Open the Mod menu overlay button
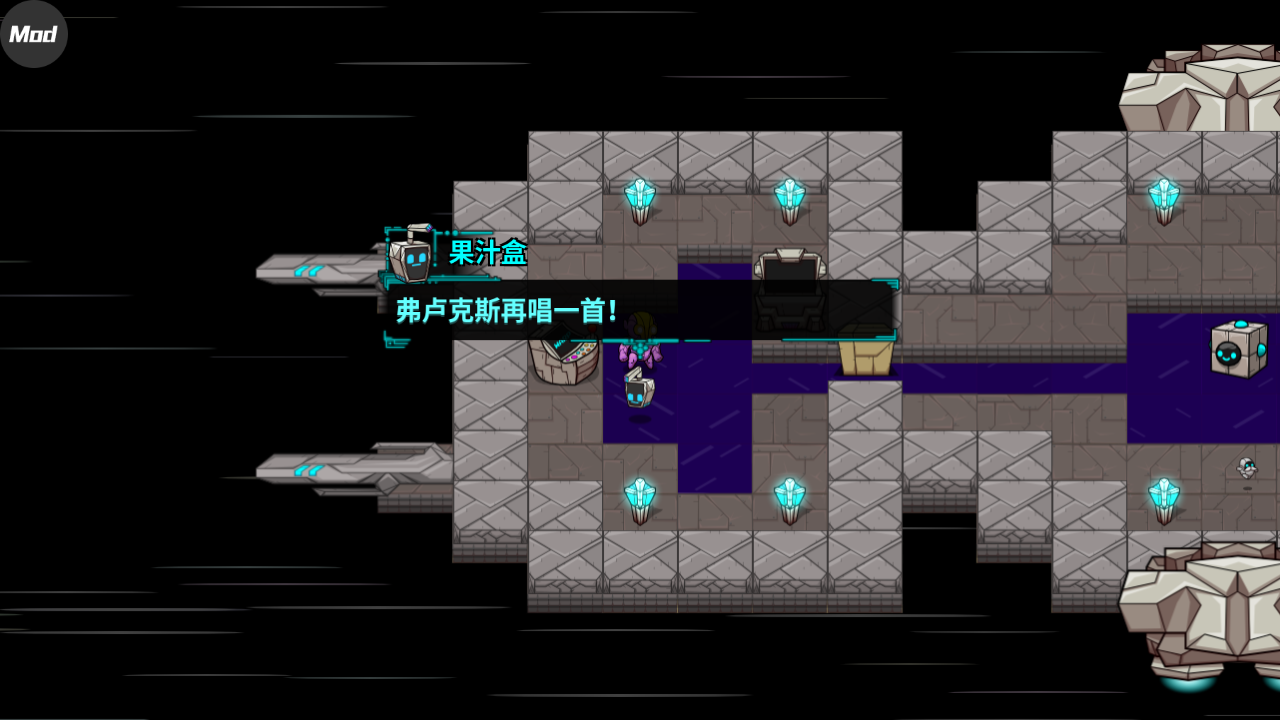 (33, 34)
